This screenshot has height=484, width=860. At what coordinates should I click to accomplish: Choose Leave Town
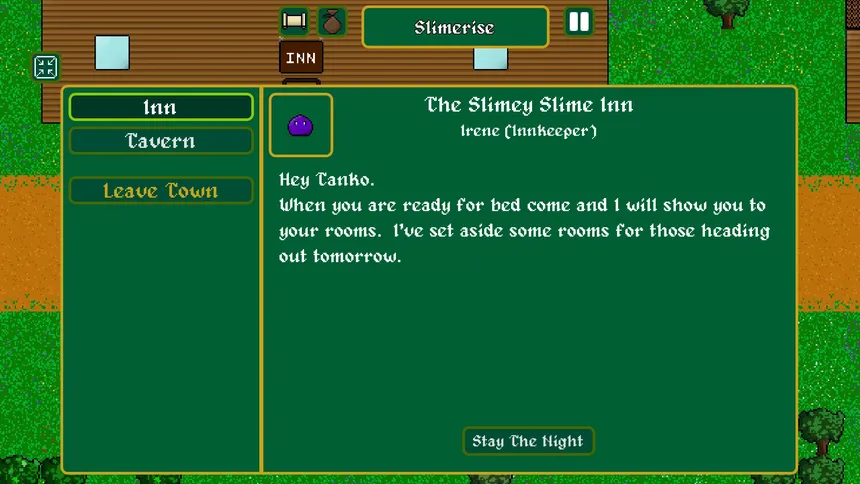[160, 191]
